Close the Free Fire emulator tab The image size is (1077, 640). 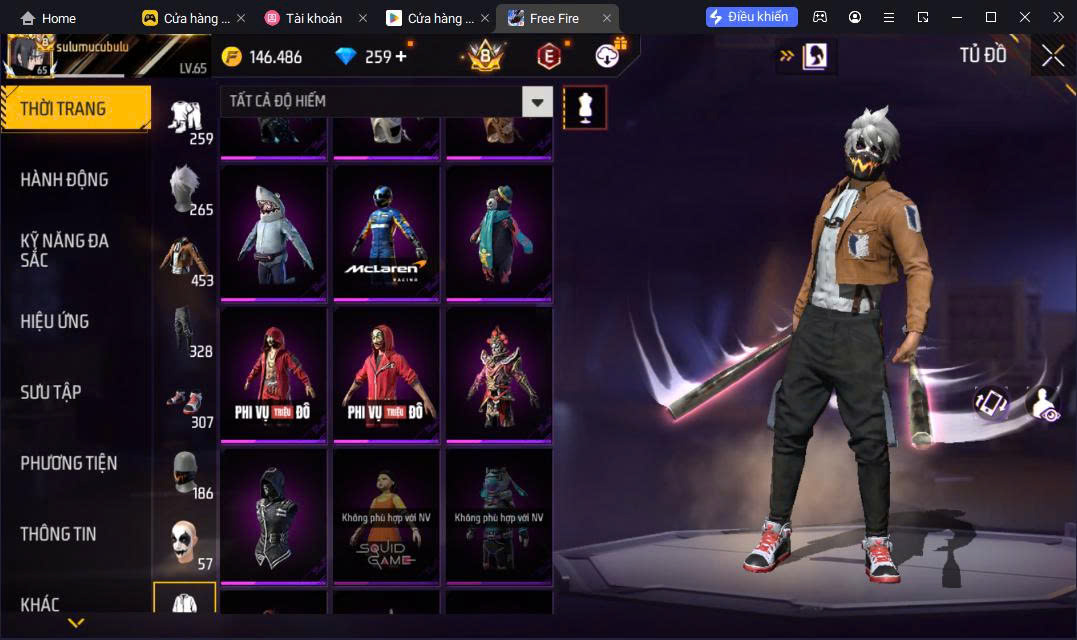point(606,18)
